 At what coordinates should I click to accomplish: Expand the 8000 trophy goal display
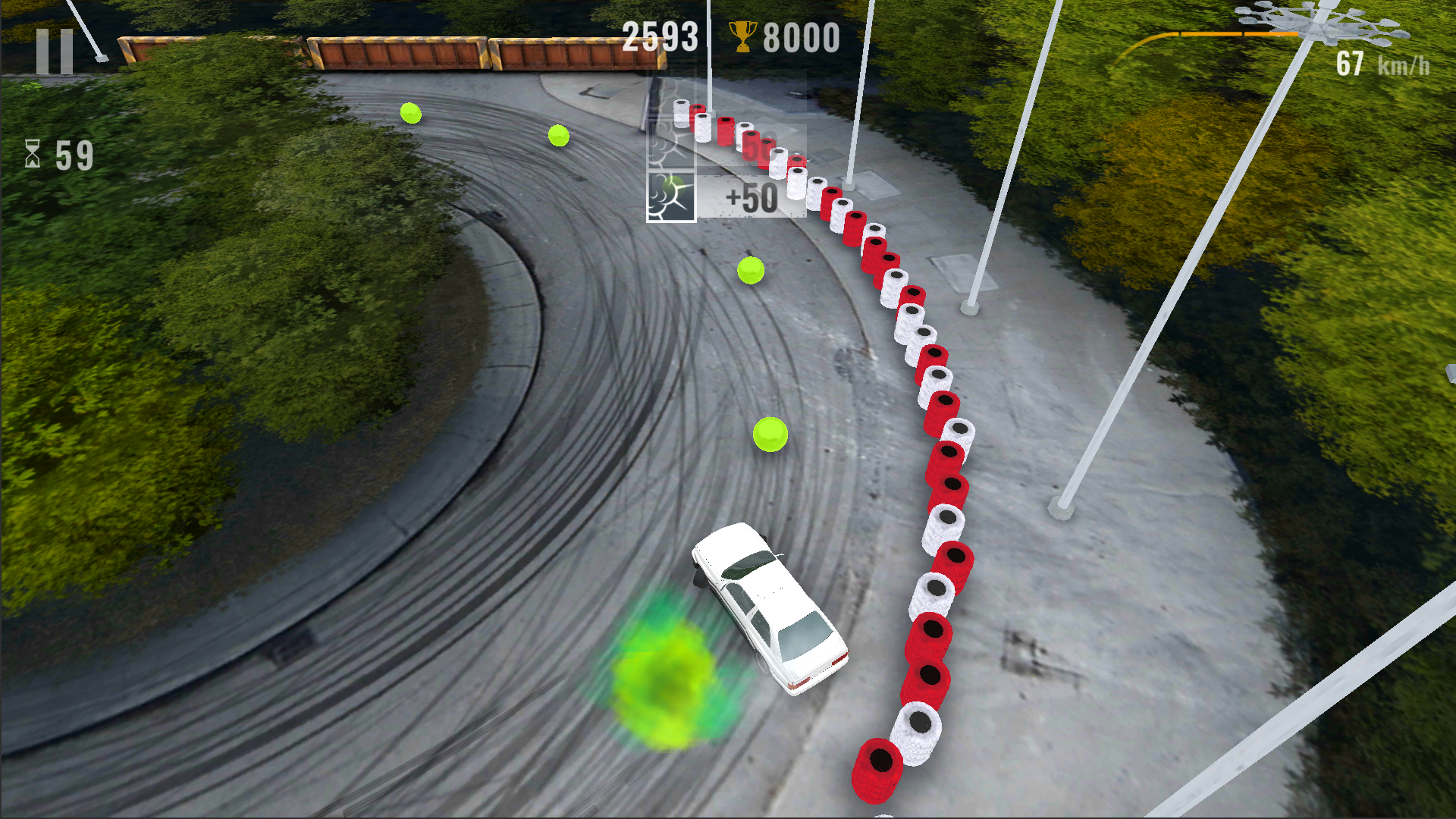click(797, 38)
